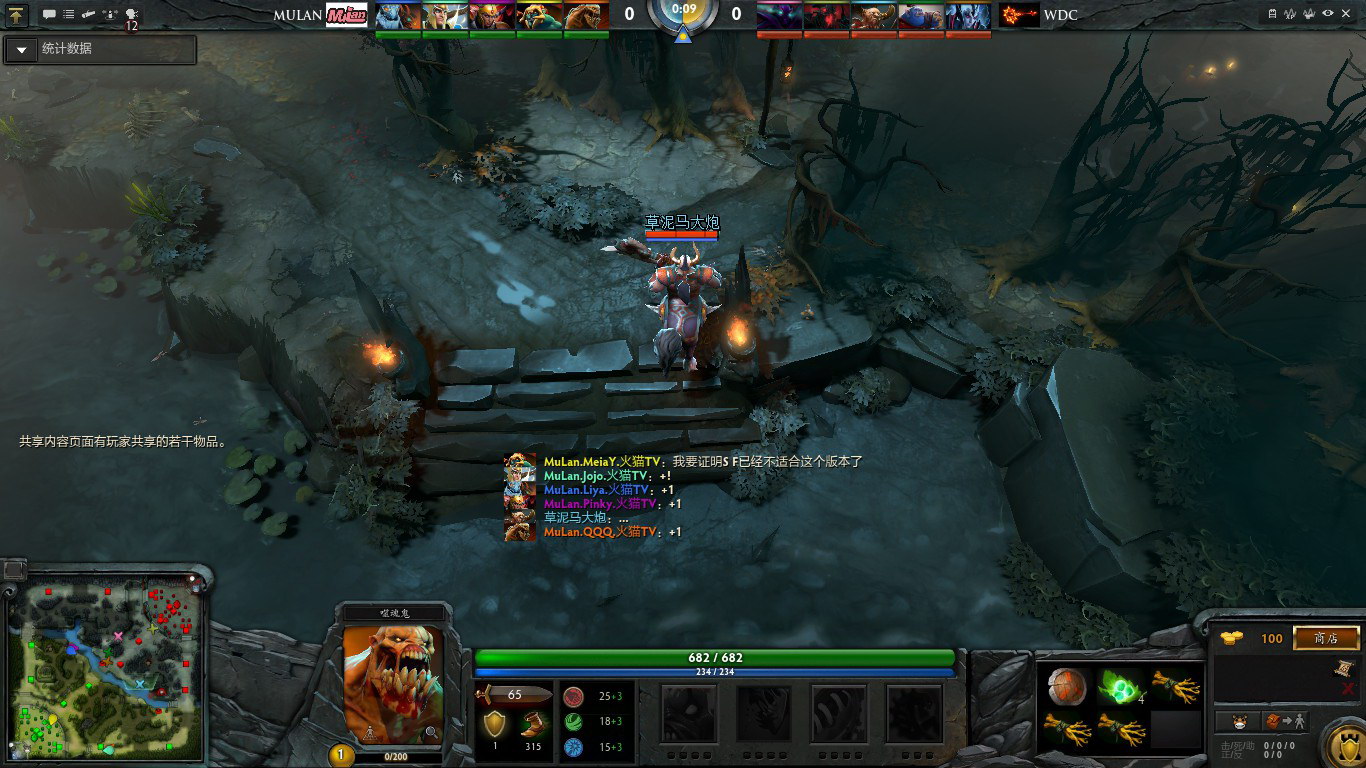
Task: Click the scroll icon in the quick-buy panel
Action: (1346, 667)
